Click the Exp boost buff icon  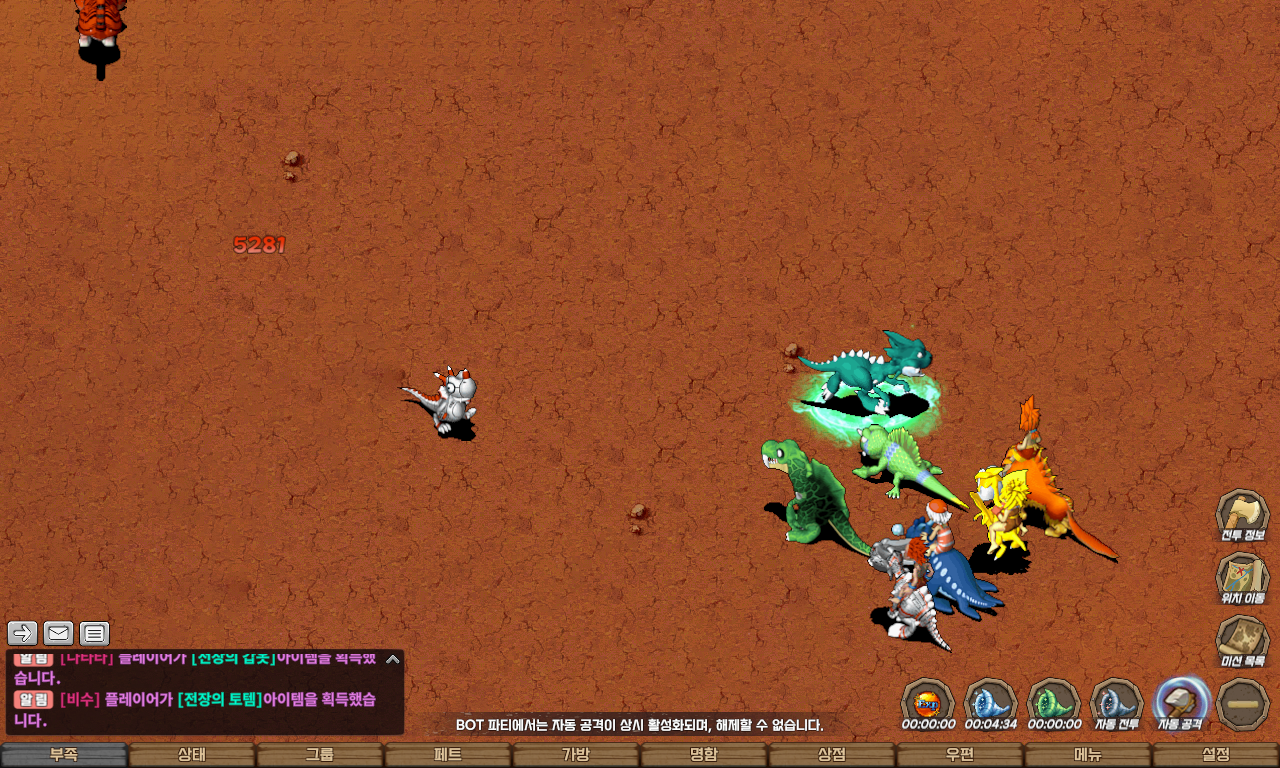click(x=927, y=702)
